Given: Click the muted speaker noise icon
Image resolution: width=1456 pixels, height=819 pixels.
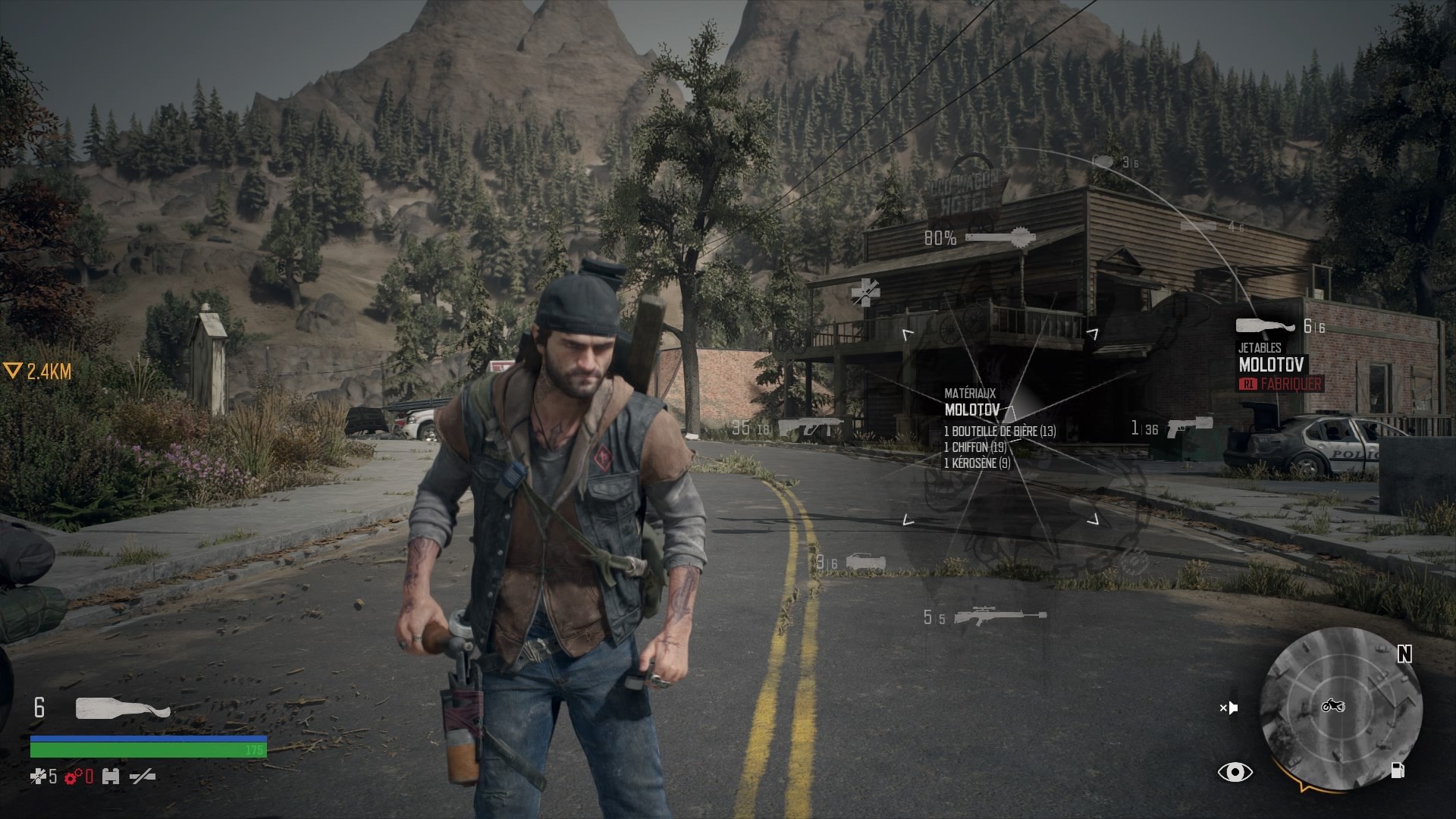Looking at the screenshot, I should (x=1228, y=708).
